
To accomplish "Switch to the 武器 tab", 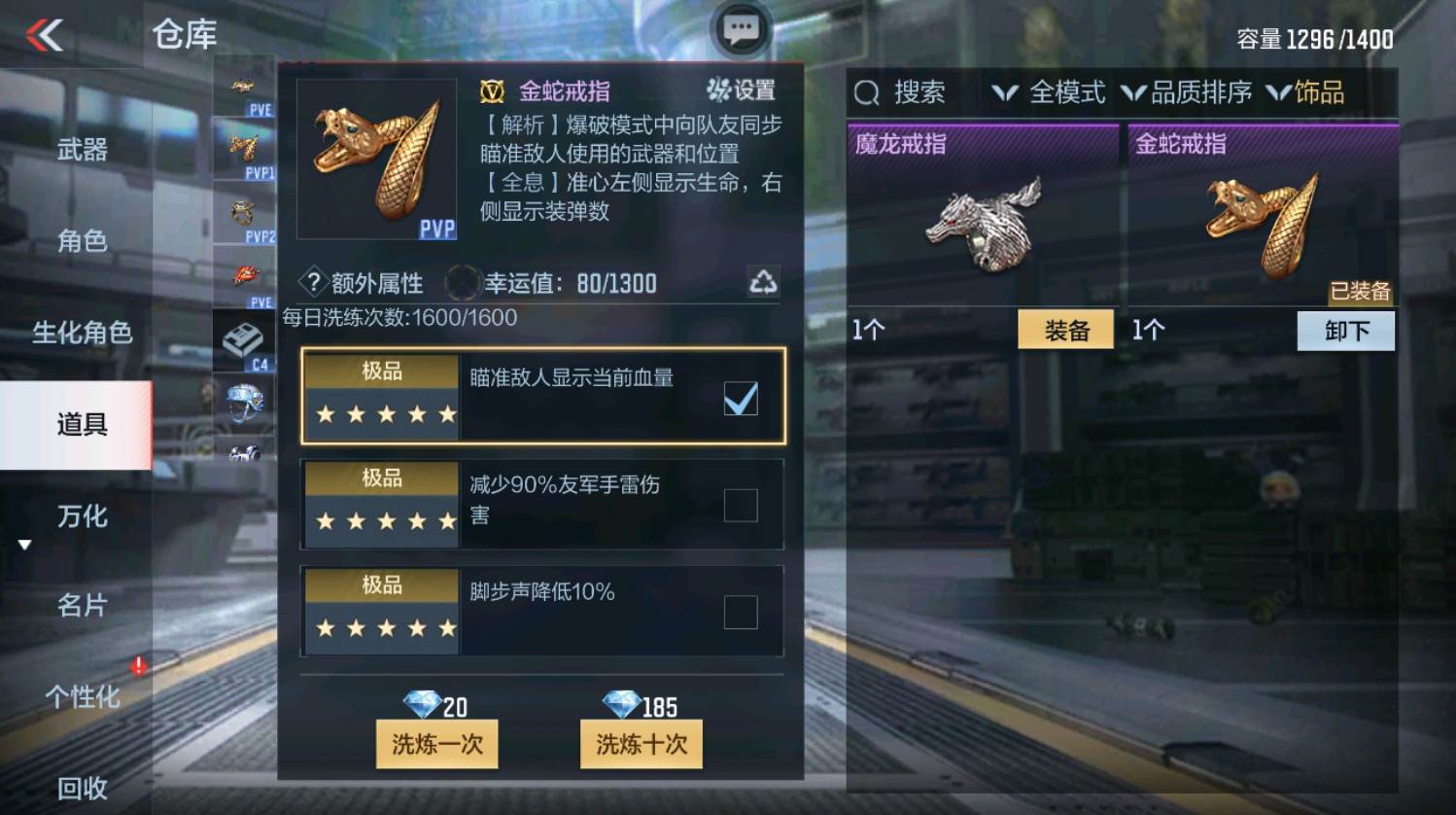I will [83, 149].
